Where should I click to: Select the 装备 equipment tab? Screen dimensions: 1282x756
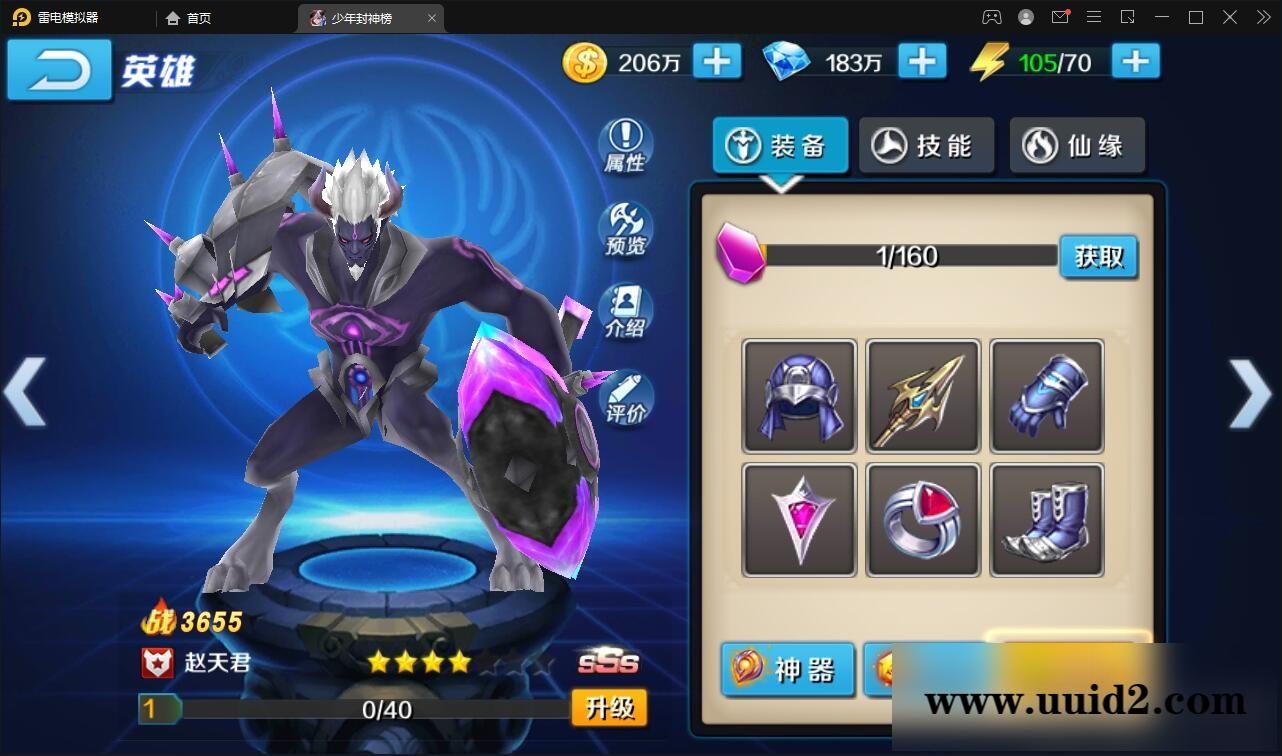781,146
